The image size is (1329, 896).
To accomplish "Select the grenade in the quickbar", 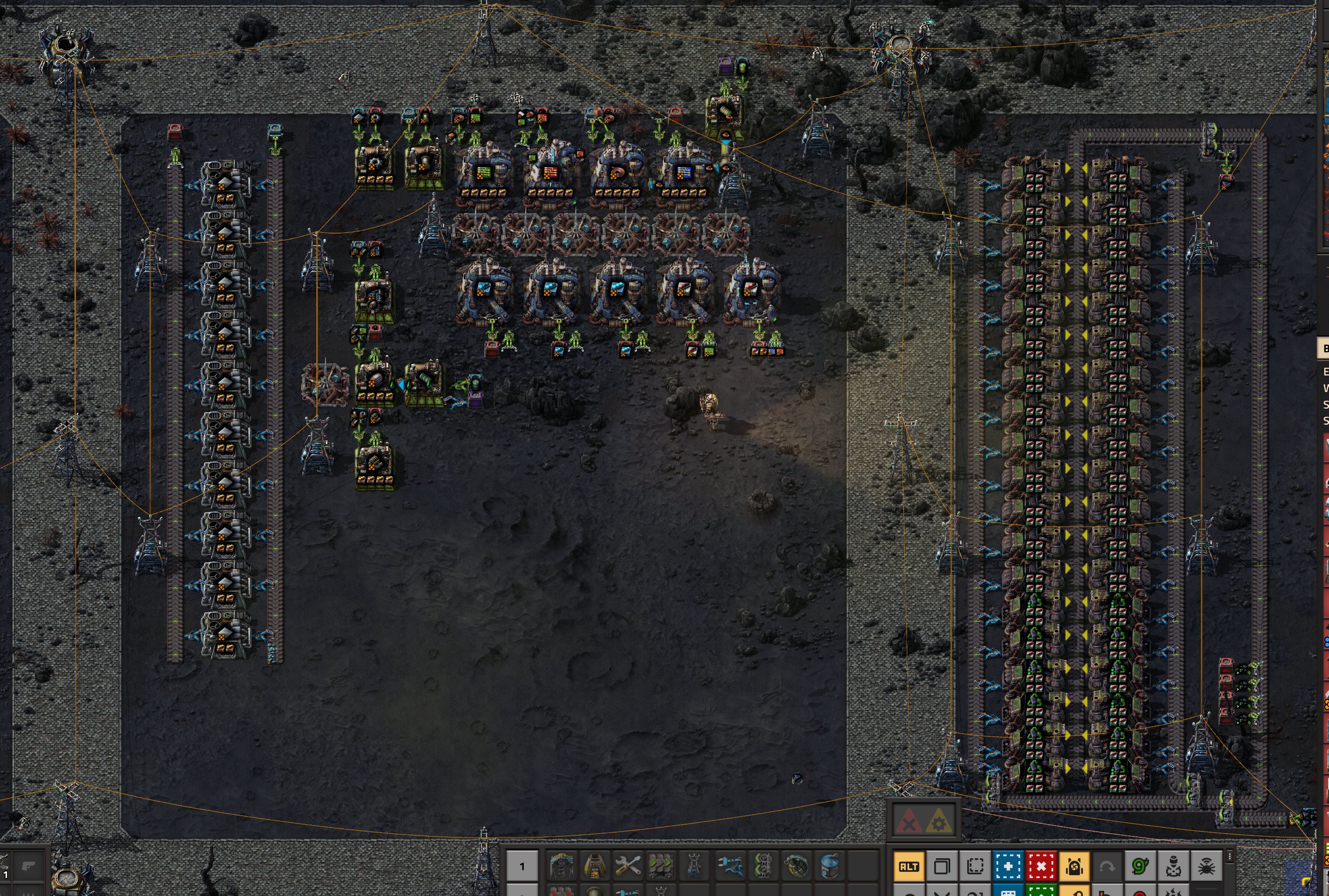I will pos(796,866).
